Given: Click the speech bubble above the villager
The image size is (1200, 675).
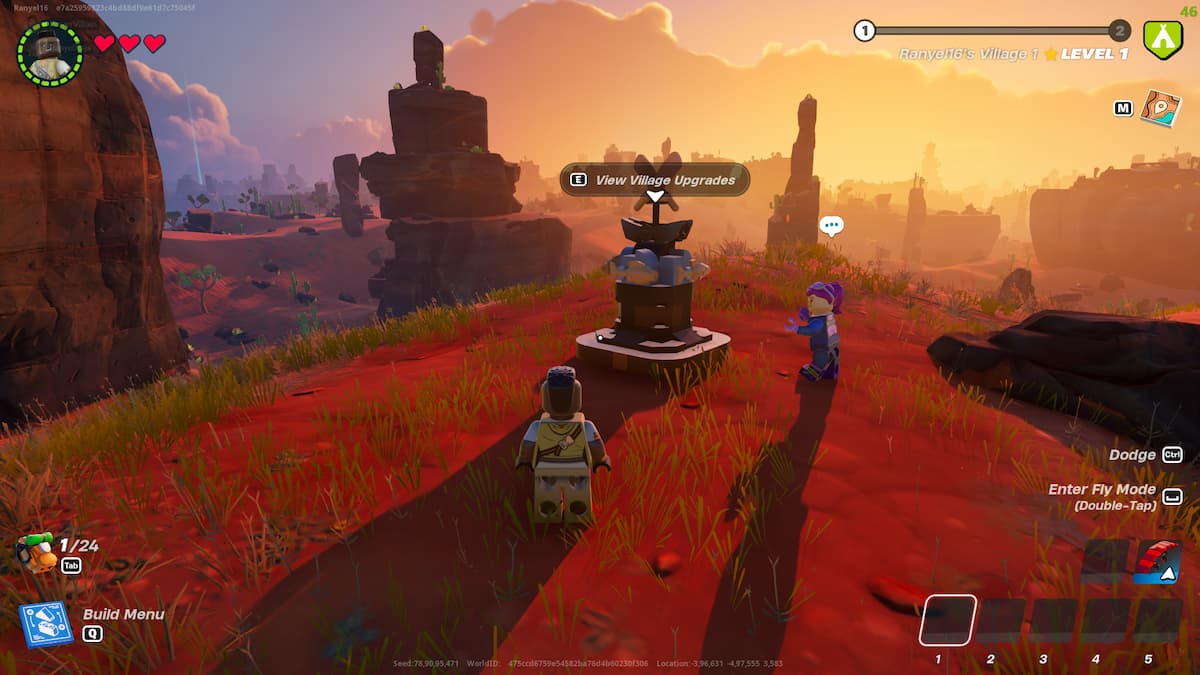Looking at the screenshot, I should click(x=831, y=226).
